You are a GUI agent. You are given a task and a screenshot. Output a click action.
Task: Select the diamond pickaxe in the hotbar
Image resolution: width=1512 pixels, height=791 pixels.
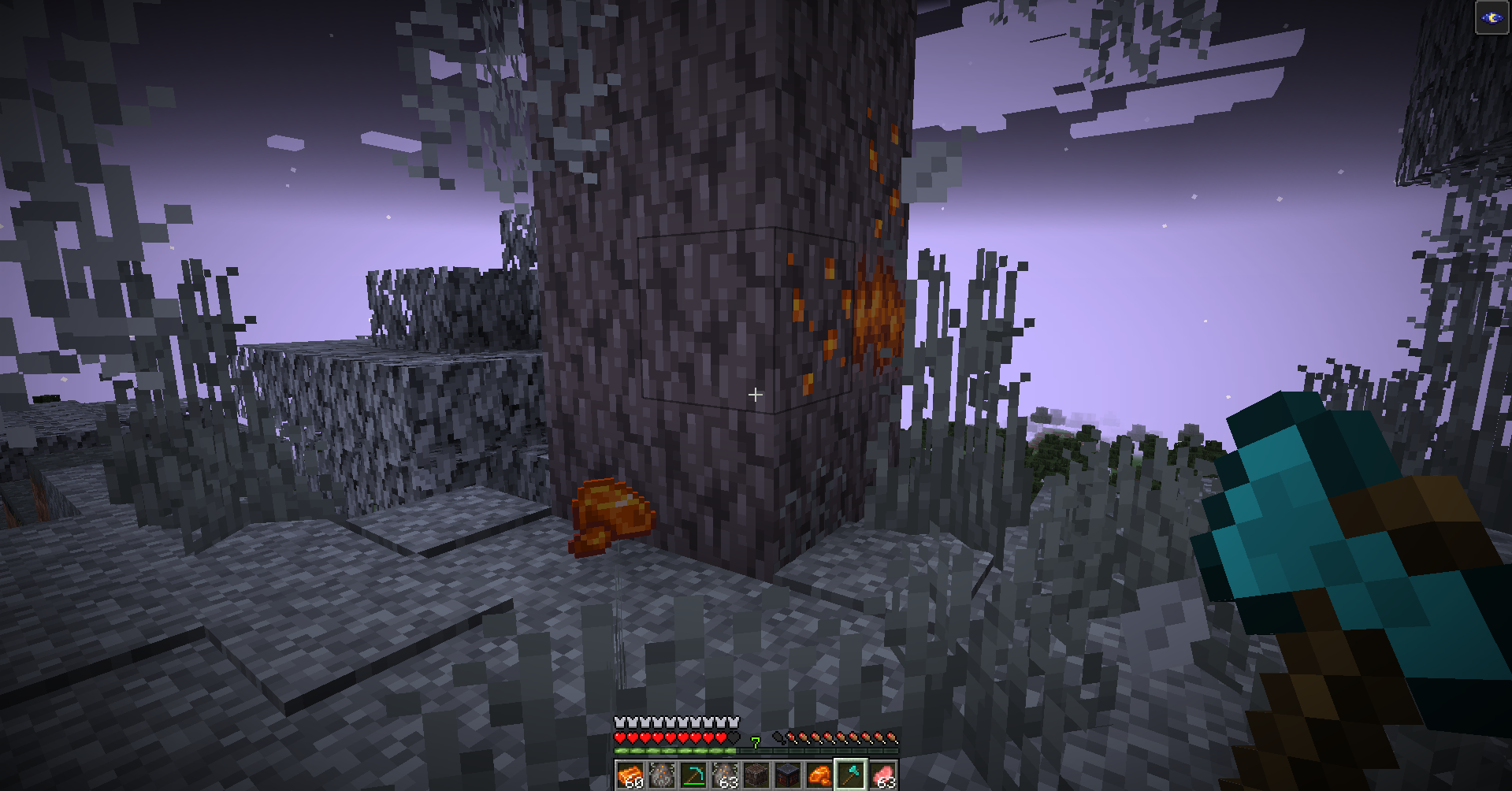(693, 775)
